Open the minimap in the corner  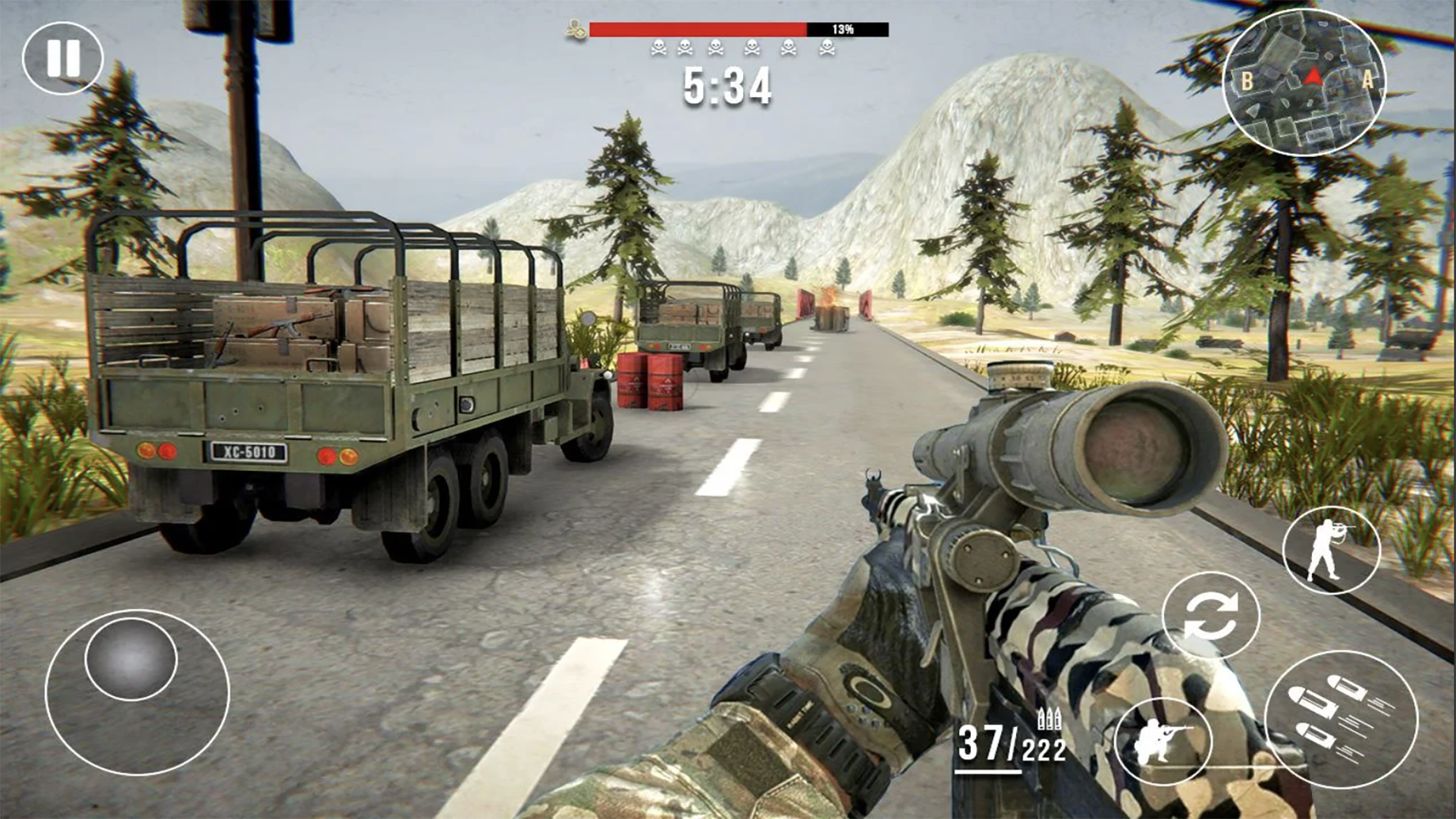point(1308,83)
